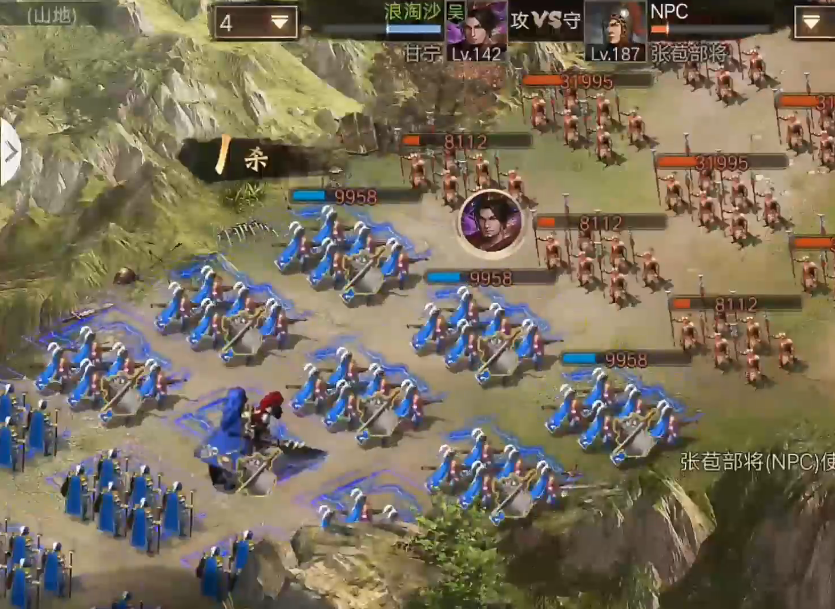The width and height of the screenshot is (835, 609).
Task: Expand the dropdown at the top-right corner
Action: [813, 22]
